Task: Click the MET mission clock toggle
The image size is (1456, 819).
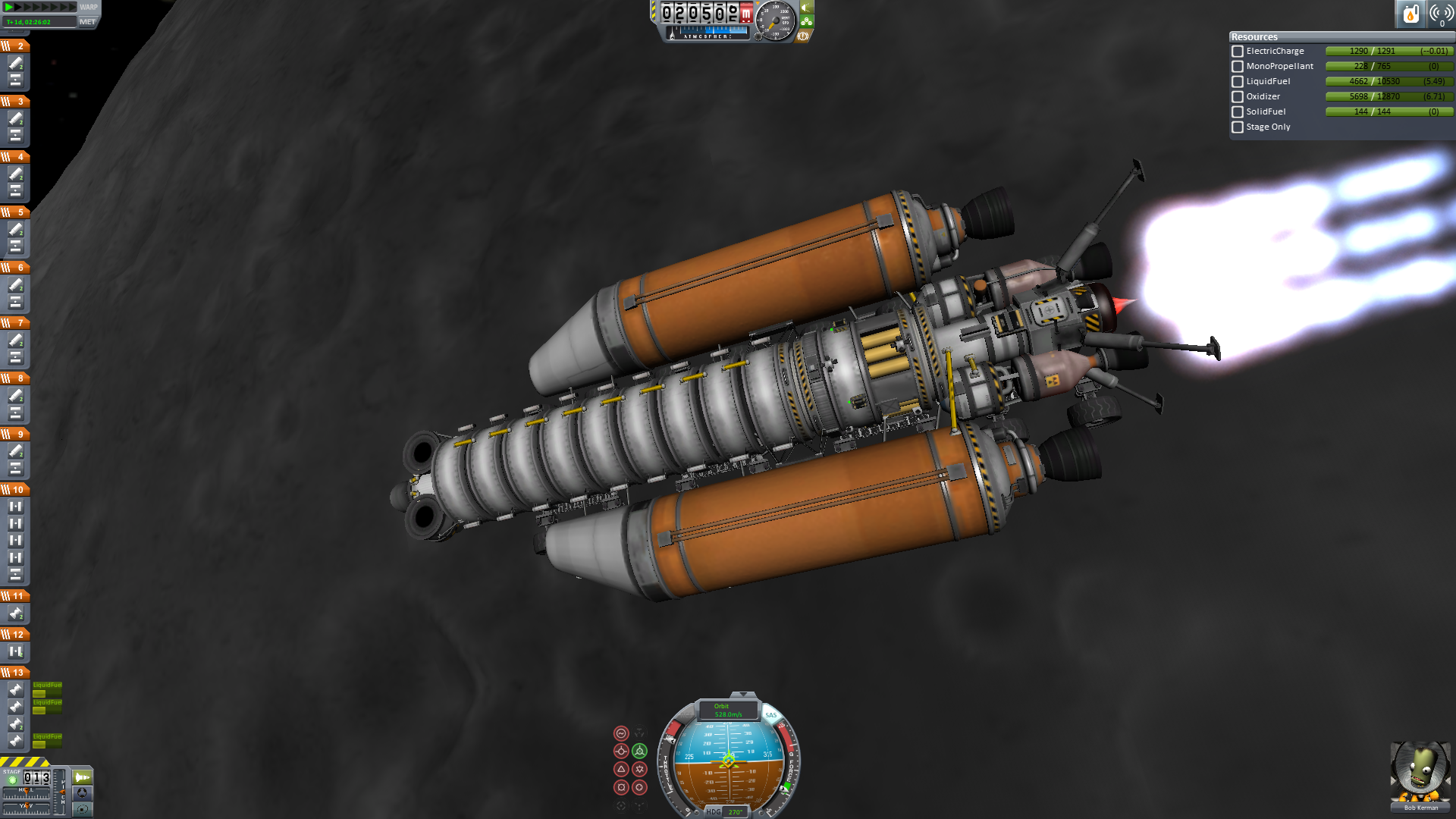Action: pos(87,22)
